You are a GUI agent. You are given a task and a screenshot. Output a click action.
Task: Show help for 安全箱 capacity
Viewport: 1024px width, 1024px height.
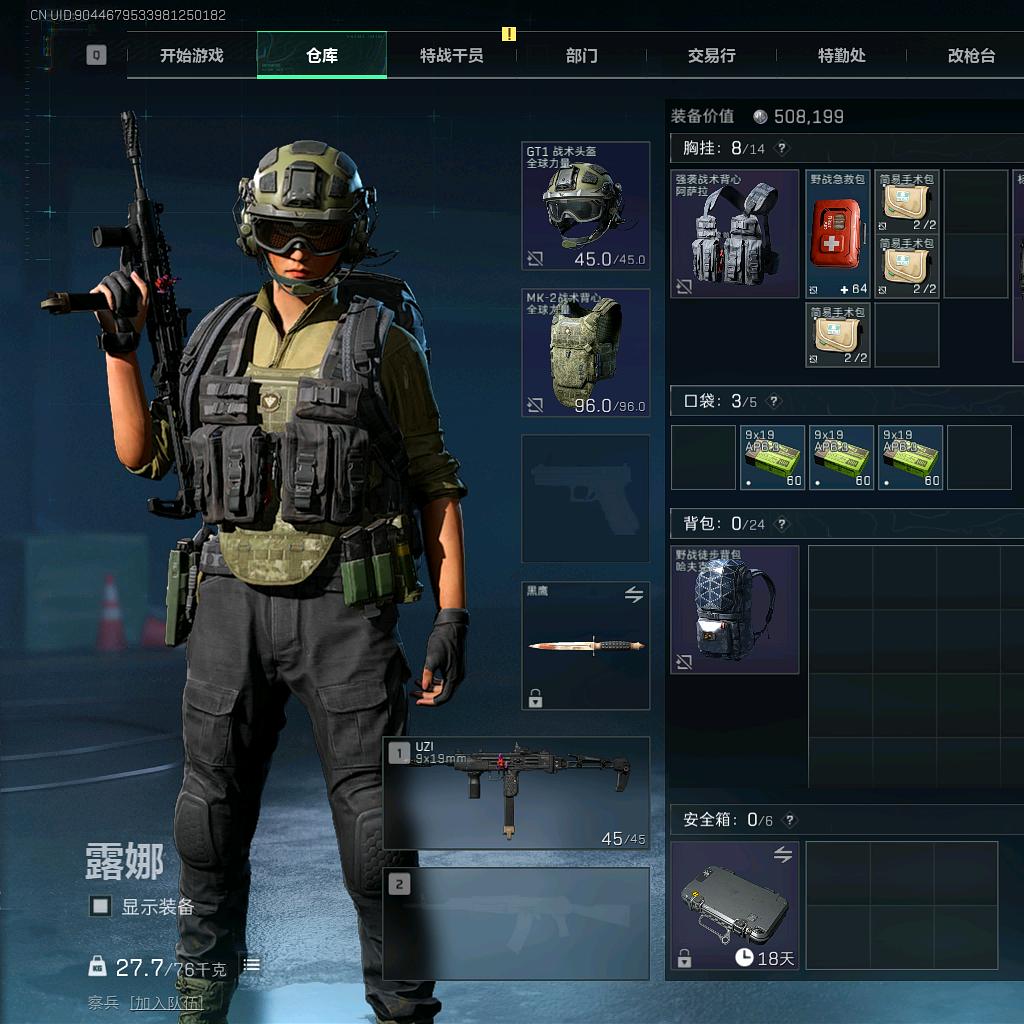[790, 820]
